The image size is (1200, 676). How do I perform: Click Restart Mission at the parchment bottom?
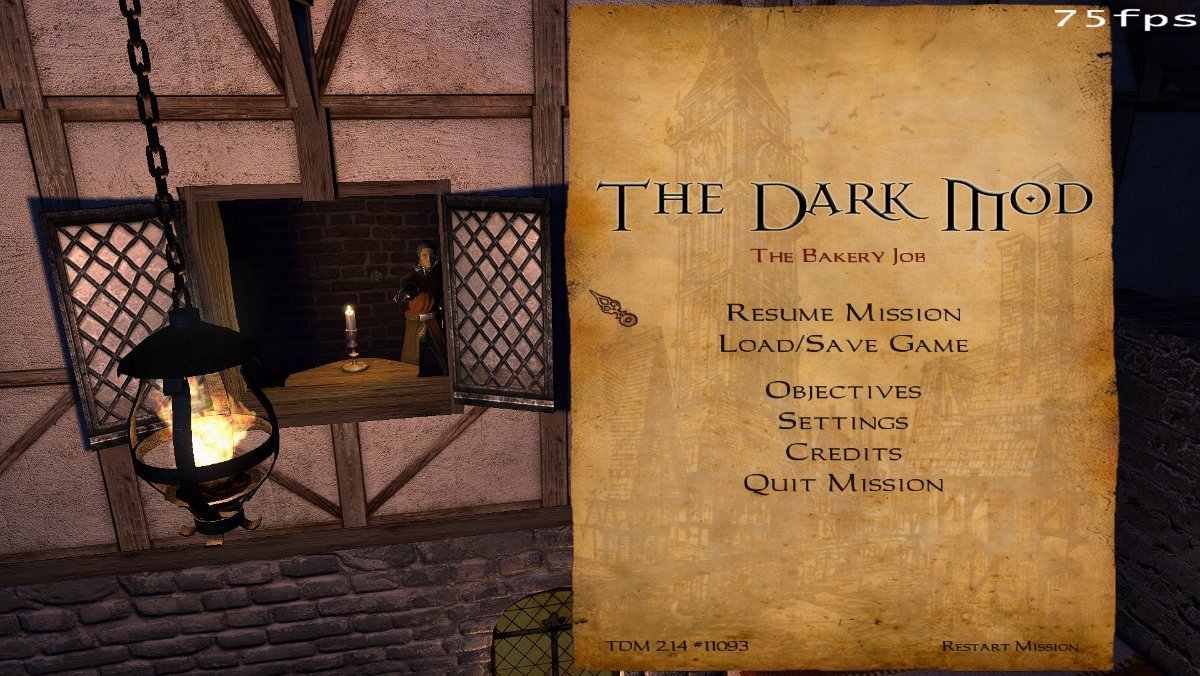tap(1009, 646)
